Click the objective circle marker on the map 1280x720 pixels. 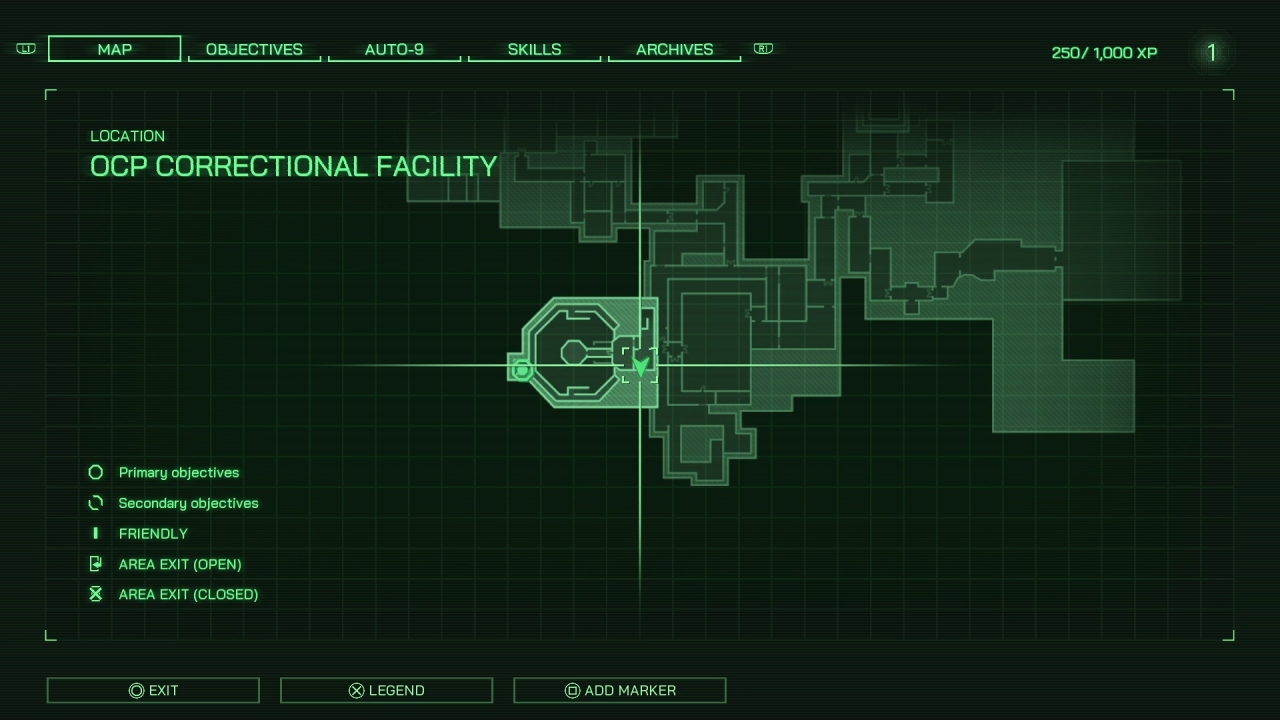521,370
